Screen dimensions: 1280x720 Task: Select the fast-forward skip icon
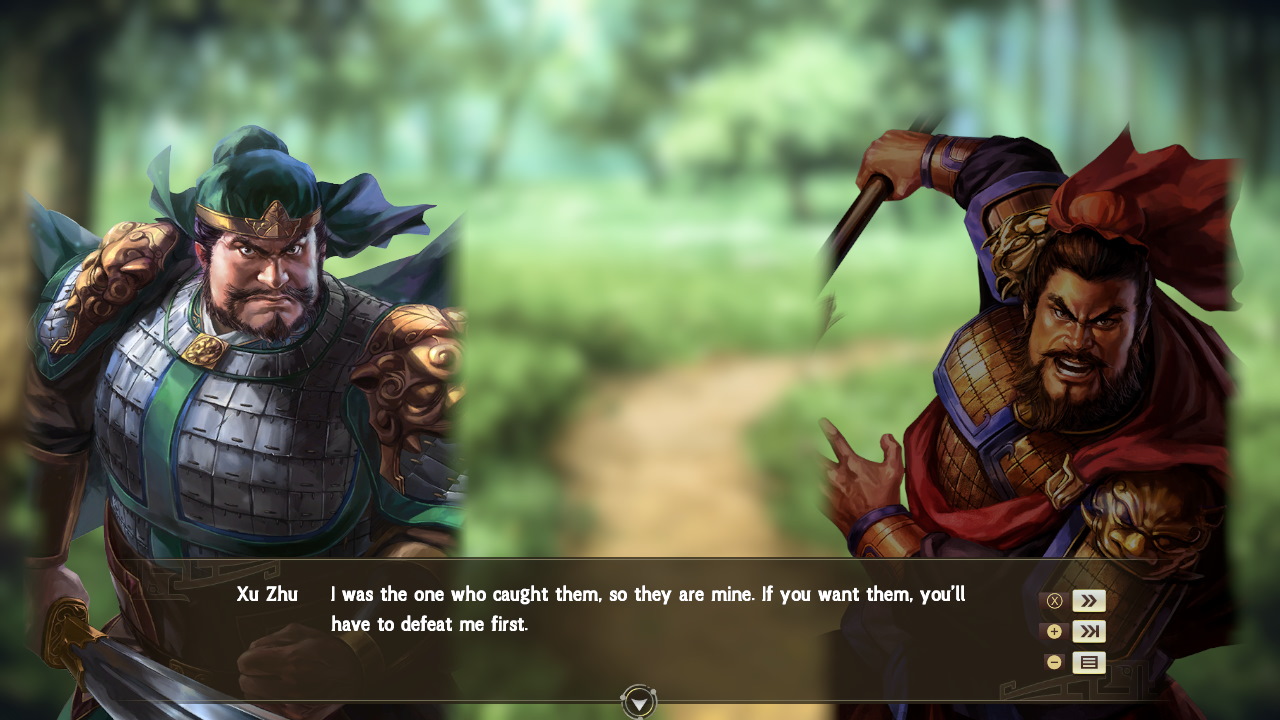click(1087, 600)
